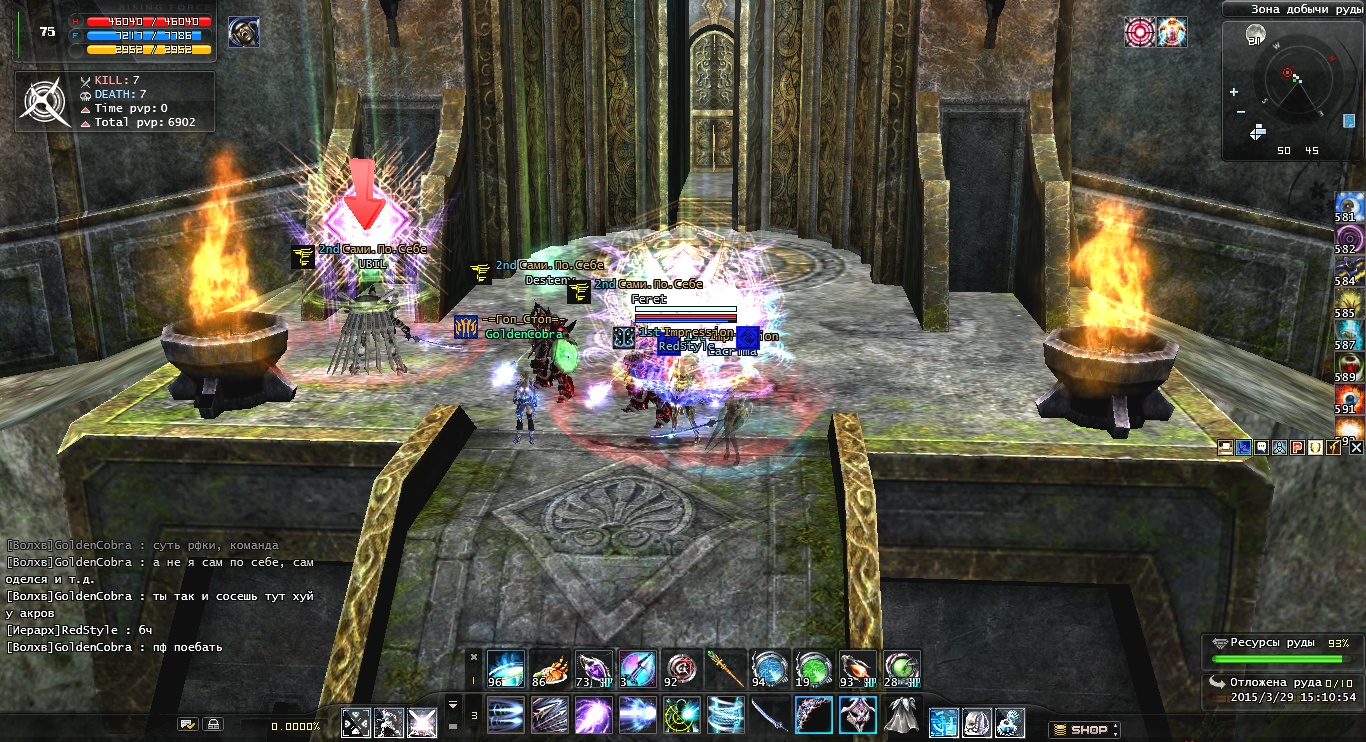Click the white starburst action icon
The height and width of the screenshot is (742, 1366).
point(422,722)
